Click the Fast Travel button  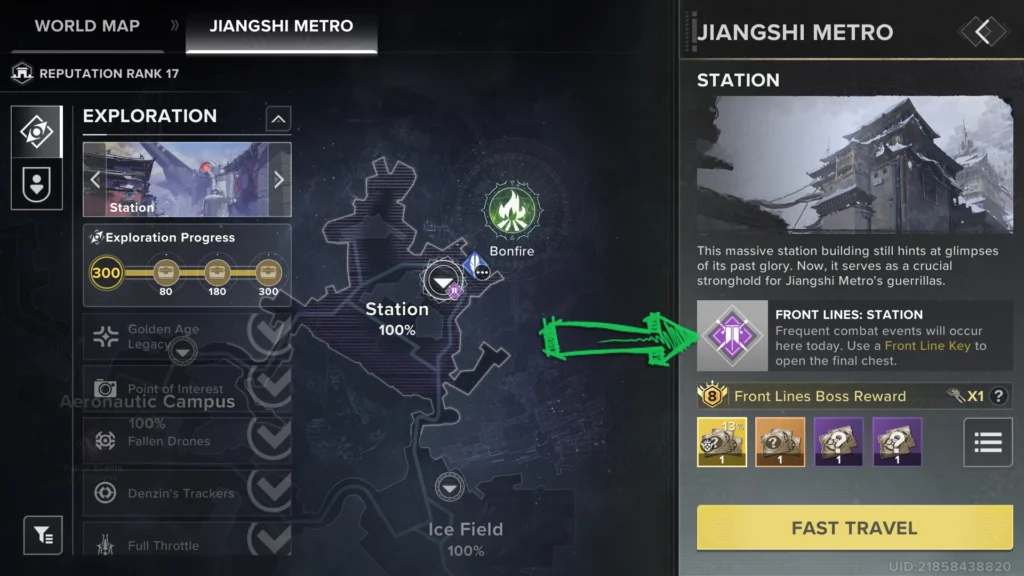point(853,528)
